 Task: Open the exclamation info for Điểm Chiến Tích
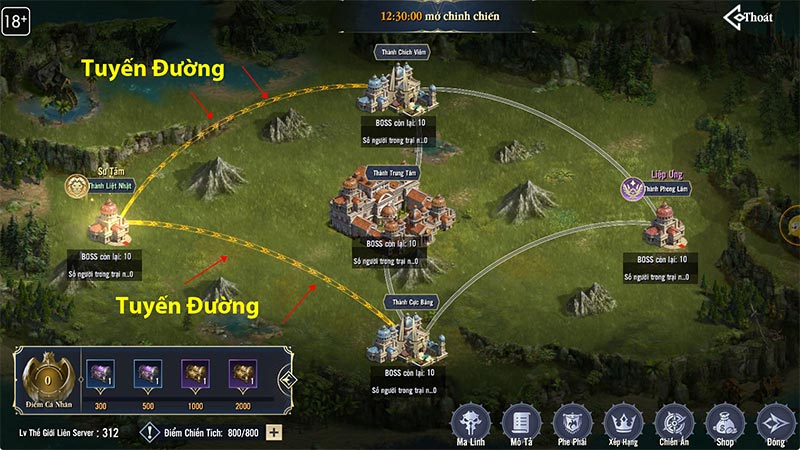coord(150,433)
